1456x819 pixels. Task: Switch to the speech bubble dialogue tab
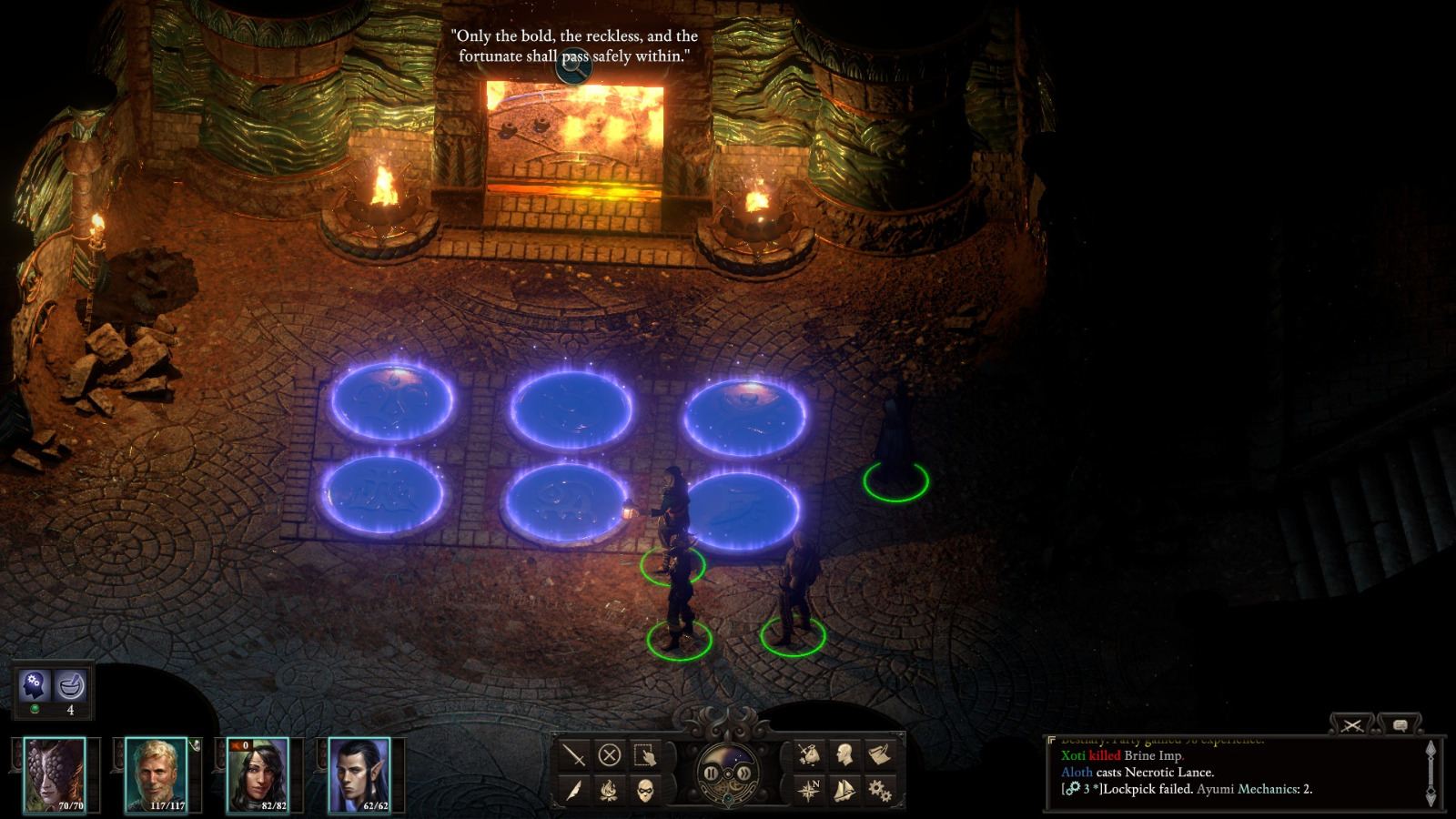(1399, 725)
